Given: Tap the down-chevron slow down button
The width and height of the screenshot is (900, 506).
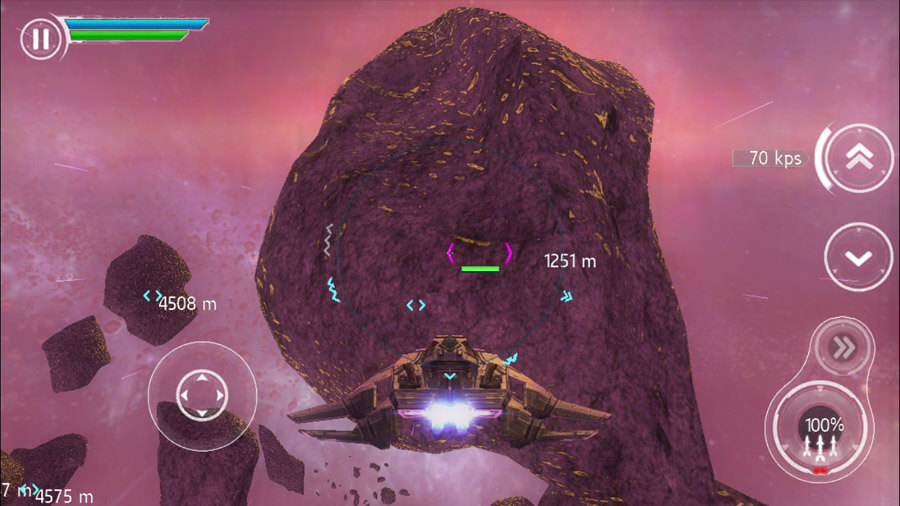Looking at the screenshot, I should 858,257.
